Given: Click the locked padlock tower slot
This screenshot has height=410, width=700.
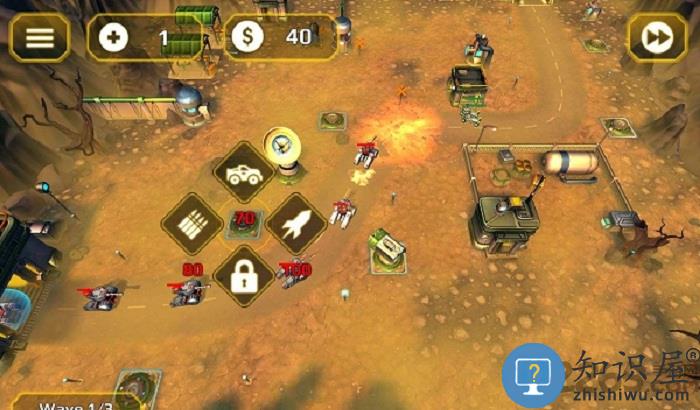Looking at the screenshot, I should [x=244, y=277].
